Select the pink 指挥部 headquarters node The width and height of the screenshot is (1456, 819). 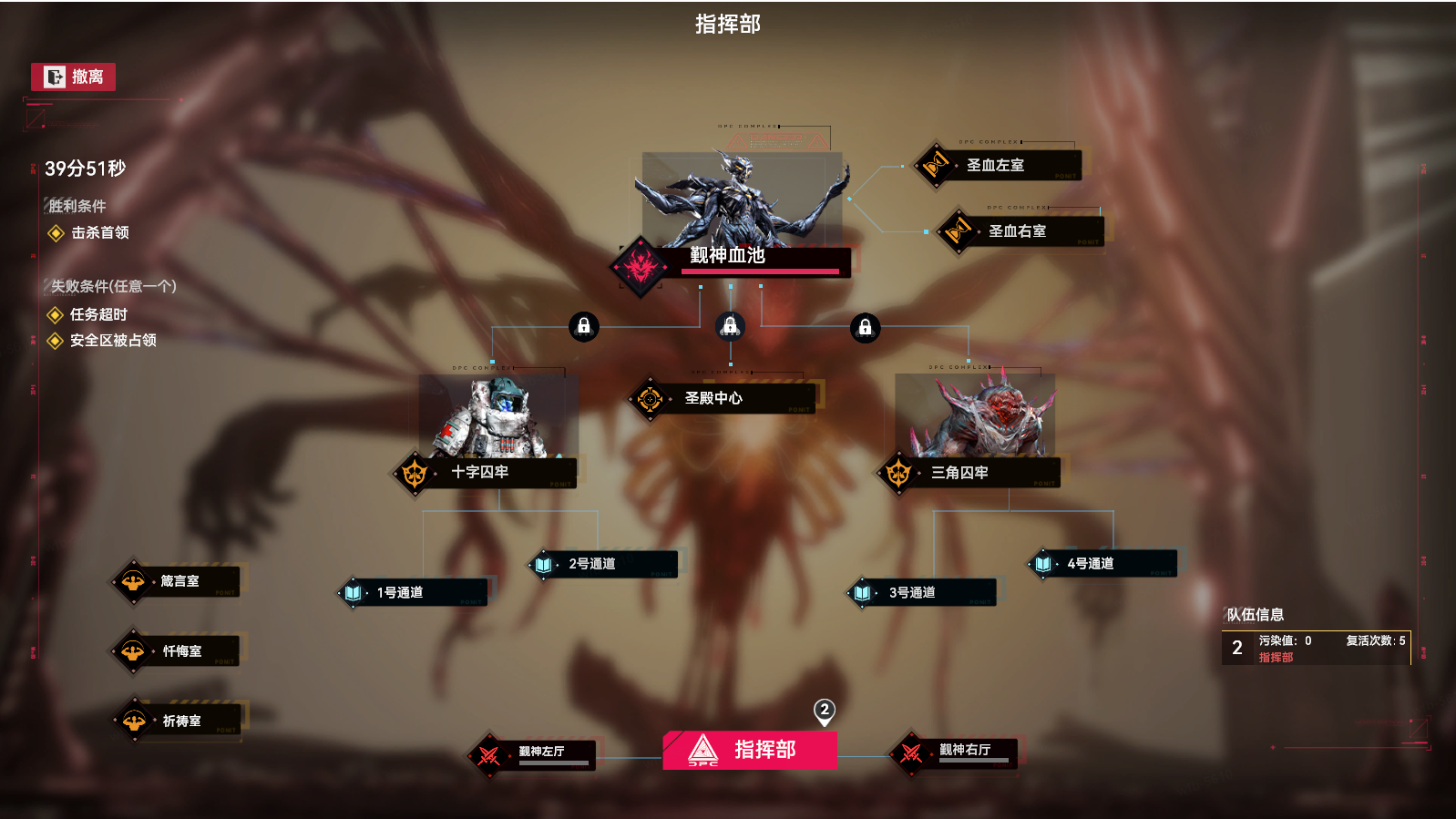(x=750, y=750)
